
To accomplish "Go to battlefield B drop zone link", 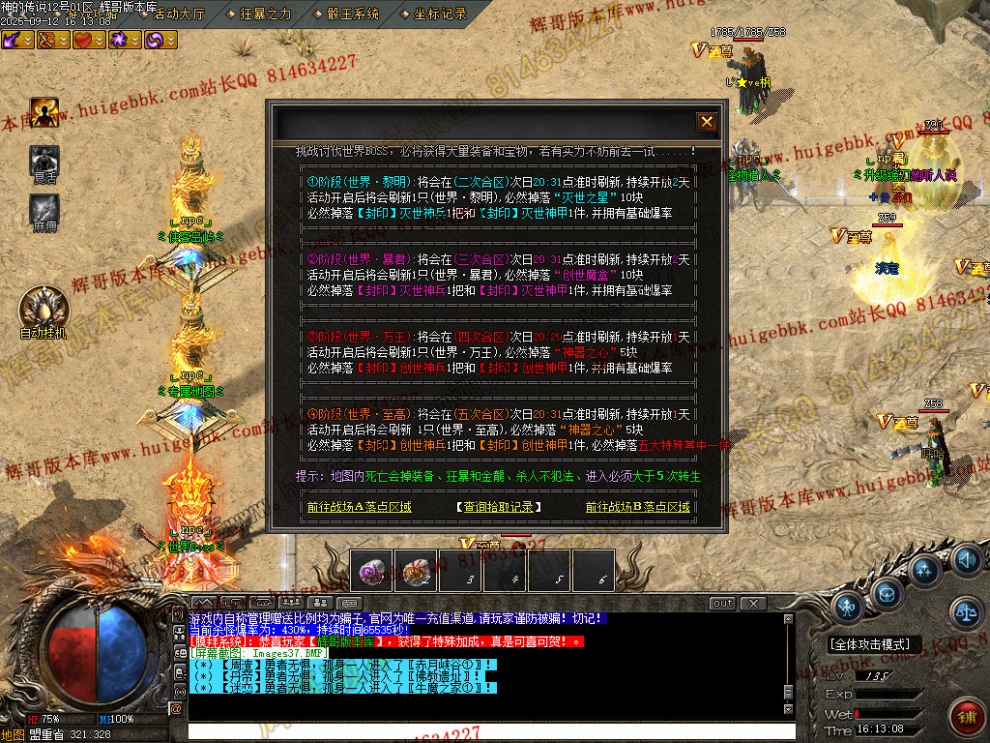I will pyautogui.click(x=638, y=507).
